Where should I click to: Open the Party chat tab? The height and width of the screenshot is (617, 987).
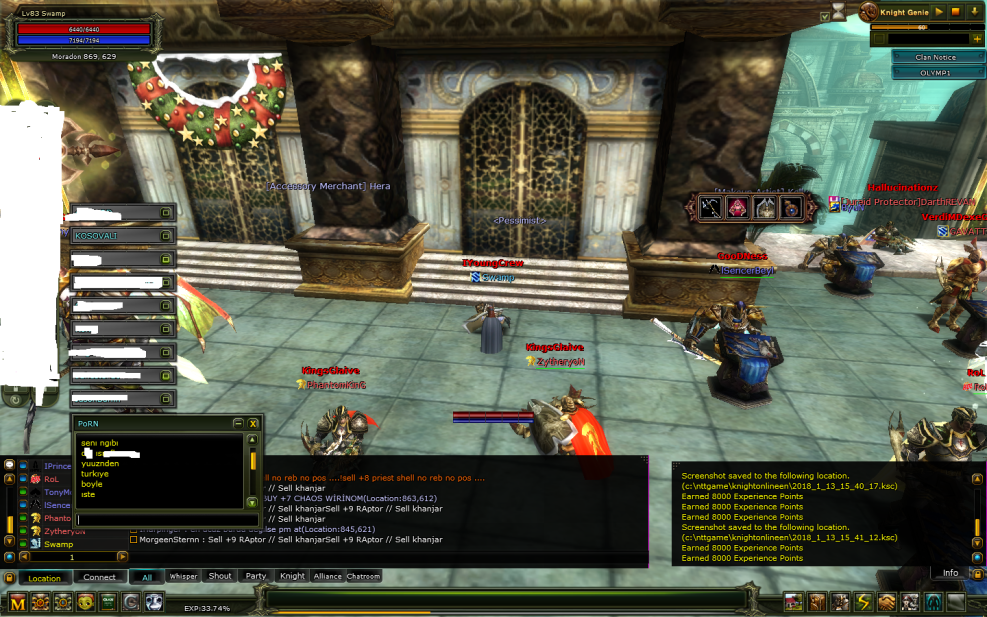(x=256, y=576)
